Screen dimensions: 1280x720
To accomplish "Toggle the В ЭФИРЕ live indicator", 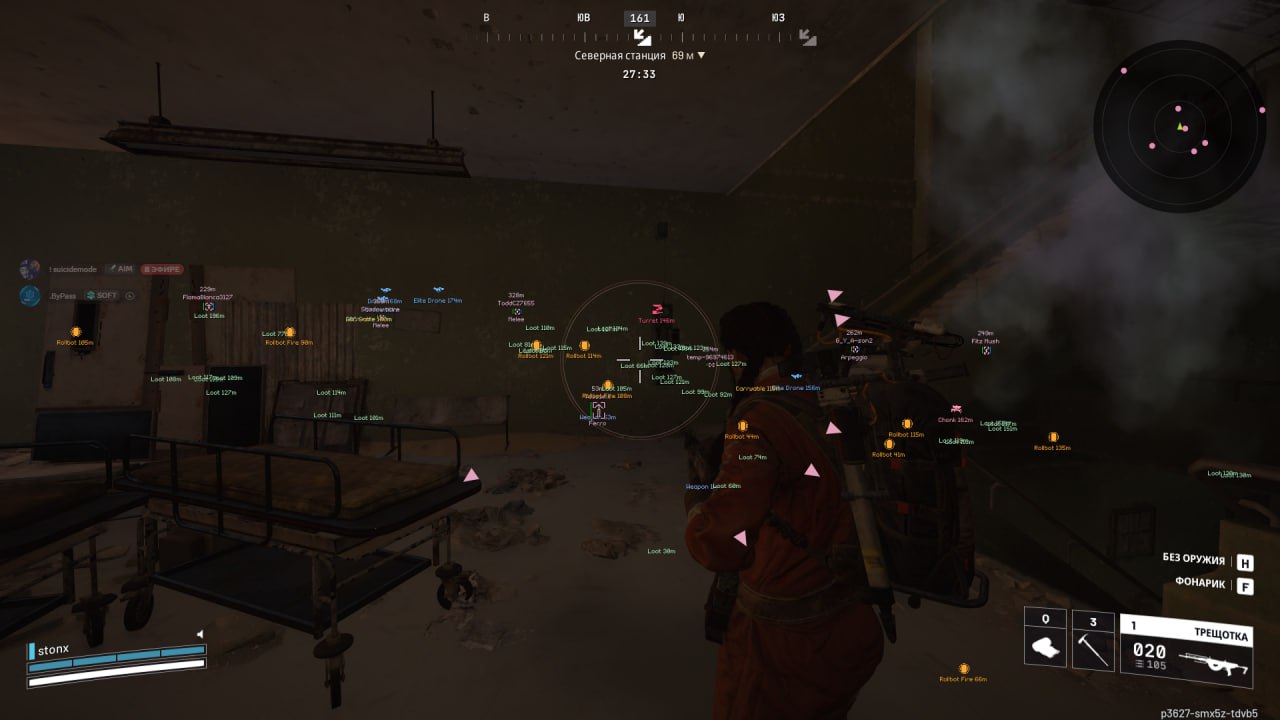I will [x=163, y=268].
